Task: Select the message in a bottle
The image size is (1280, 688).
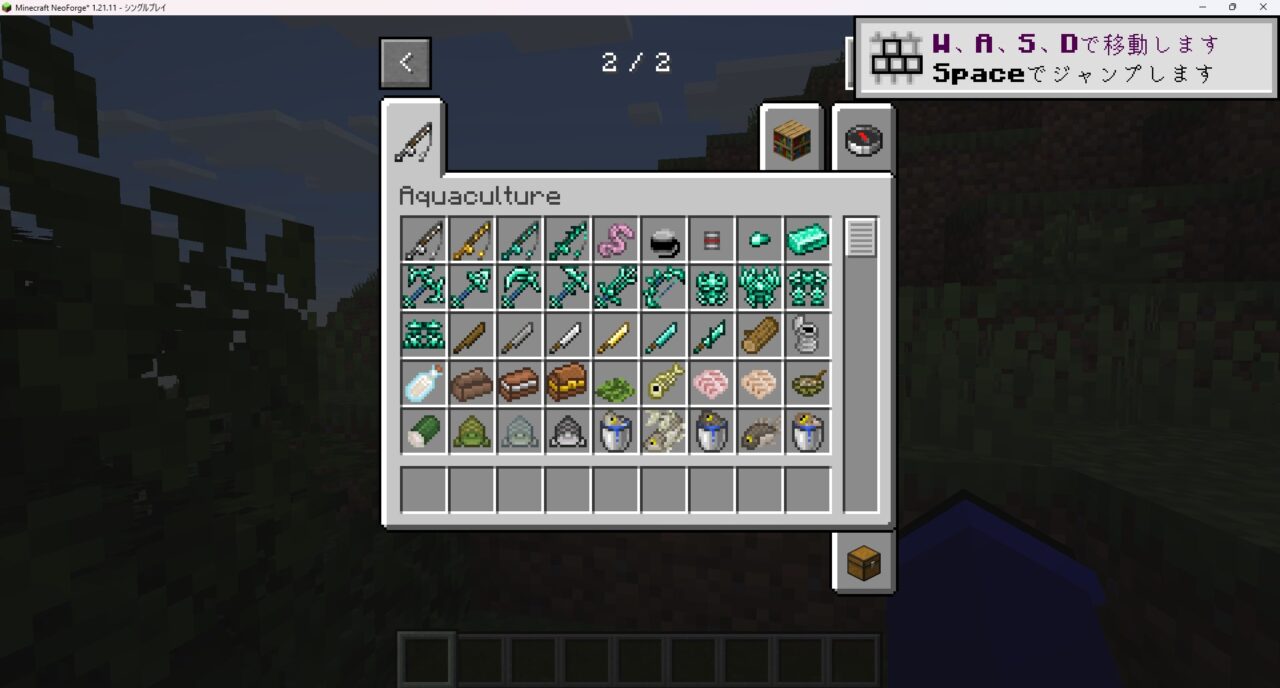Action: [424, 384]
